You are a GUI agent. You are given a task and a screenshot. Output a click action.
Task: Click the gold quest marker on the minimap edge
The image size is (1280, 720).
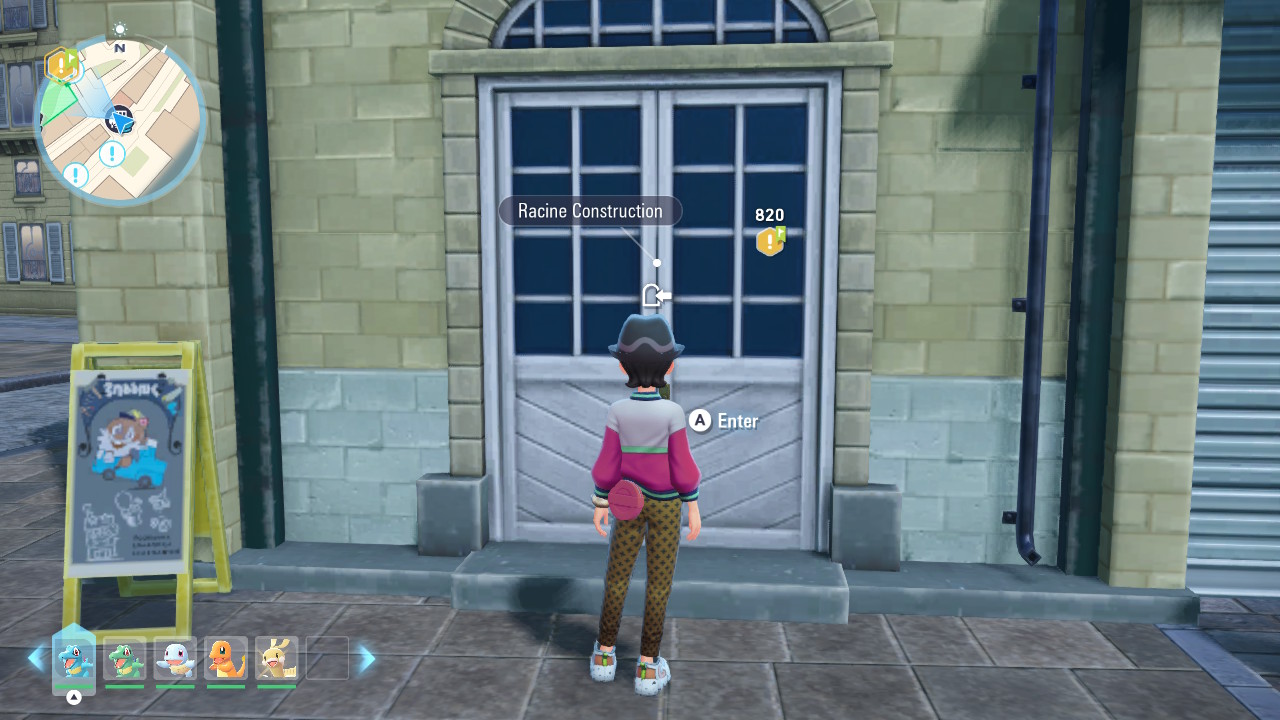click(x=61, y=66)
